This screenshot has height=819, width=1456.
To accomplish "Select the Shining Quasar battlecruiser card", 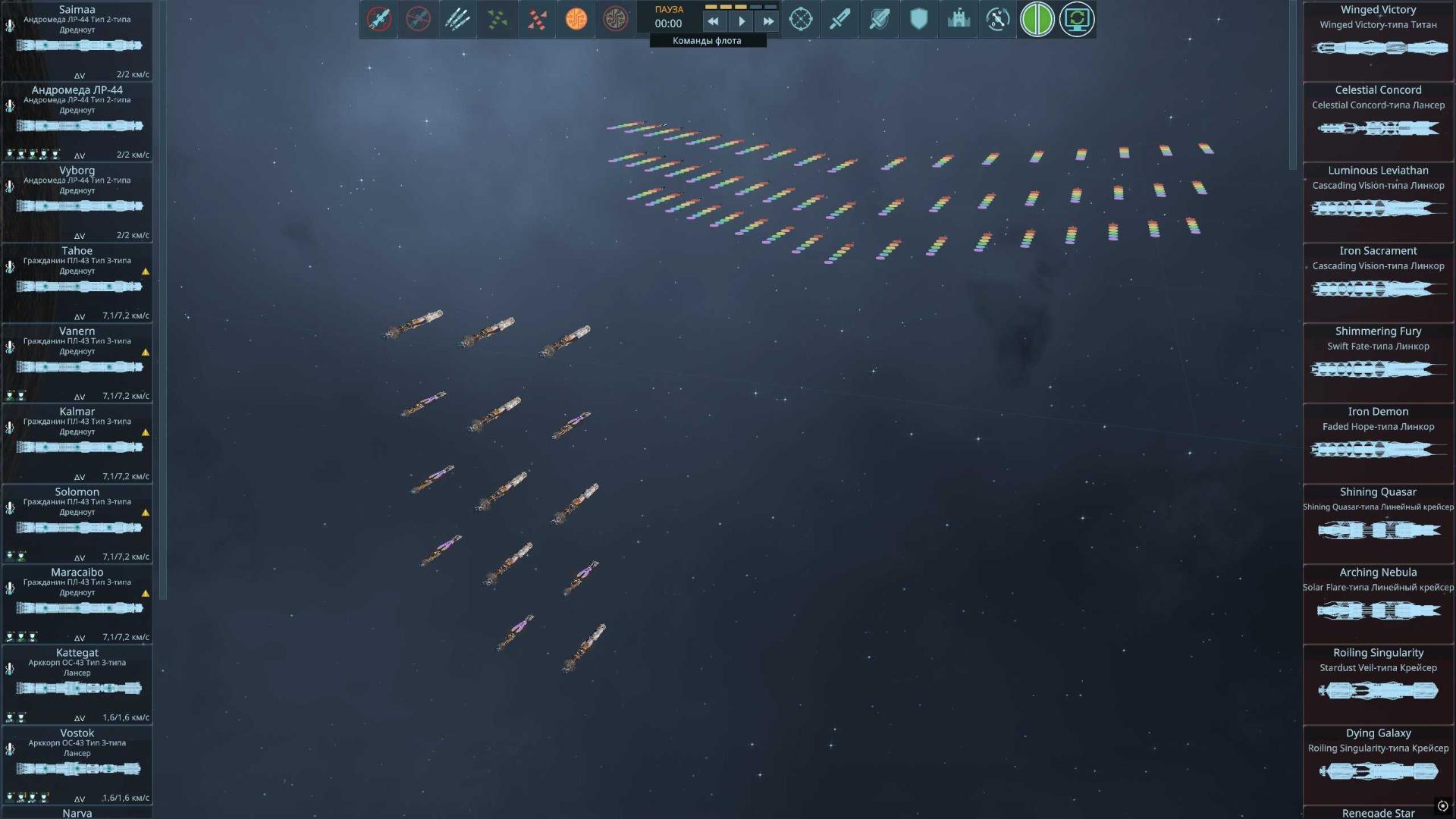I will [x=1378, y=523].
